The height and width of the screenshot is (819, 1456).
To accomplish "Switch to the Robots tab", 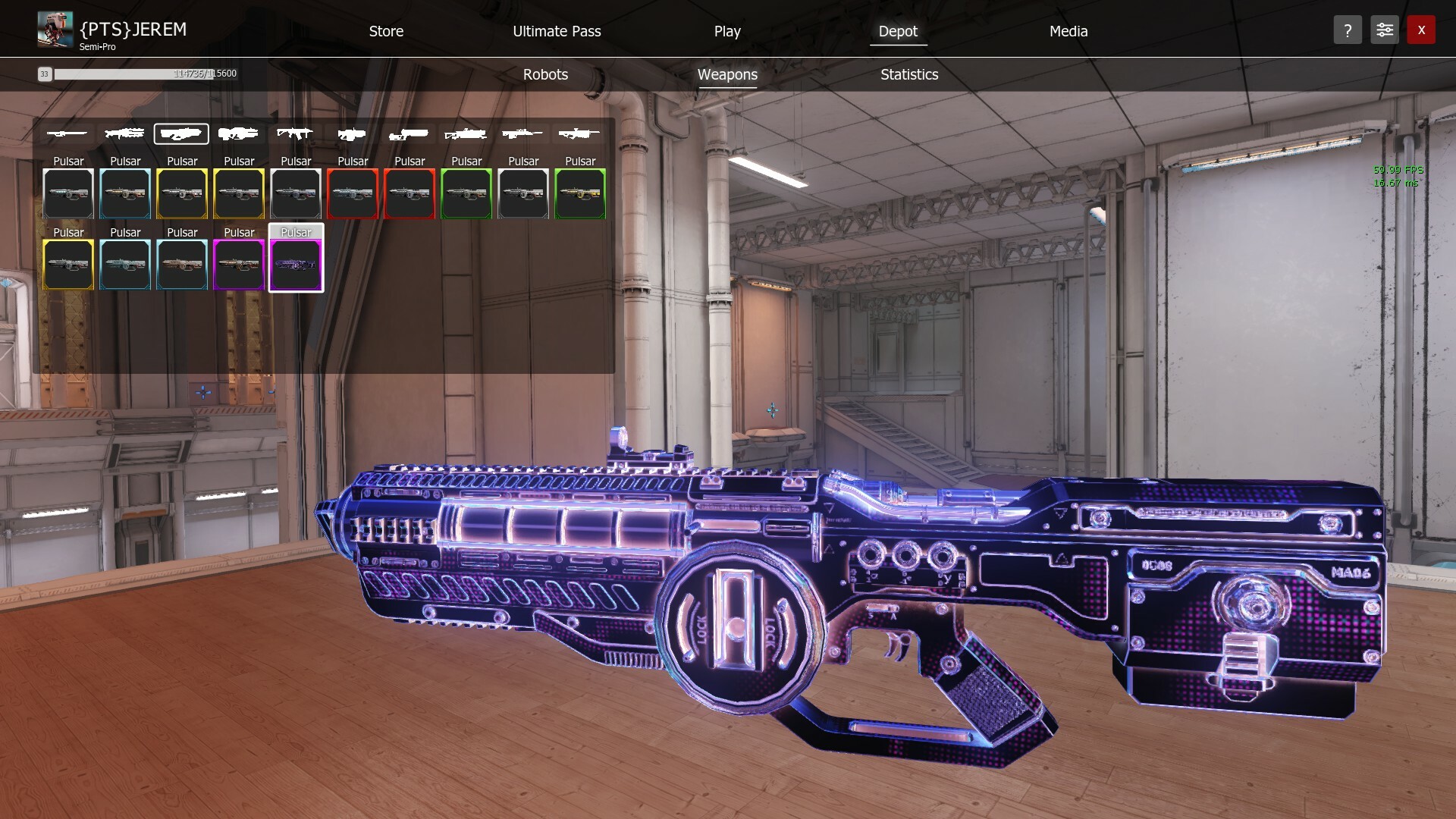I will (x=544, y=74).
